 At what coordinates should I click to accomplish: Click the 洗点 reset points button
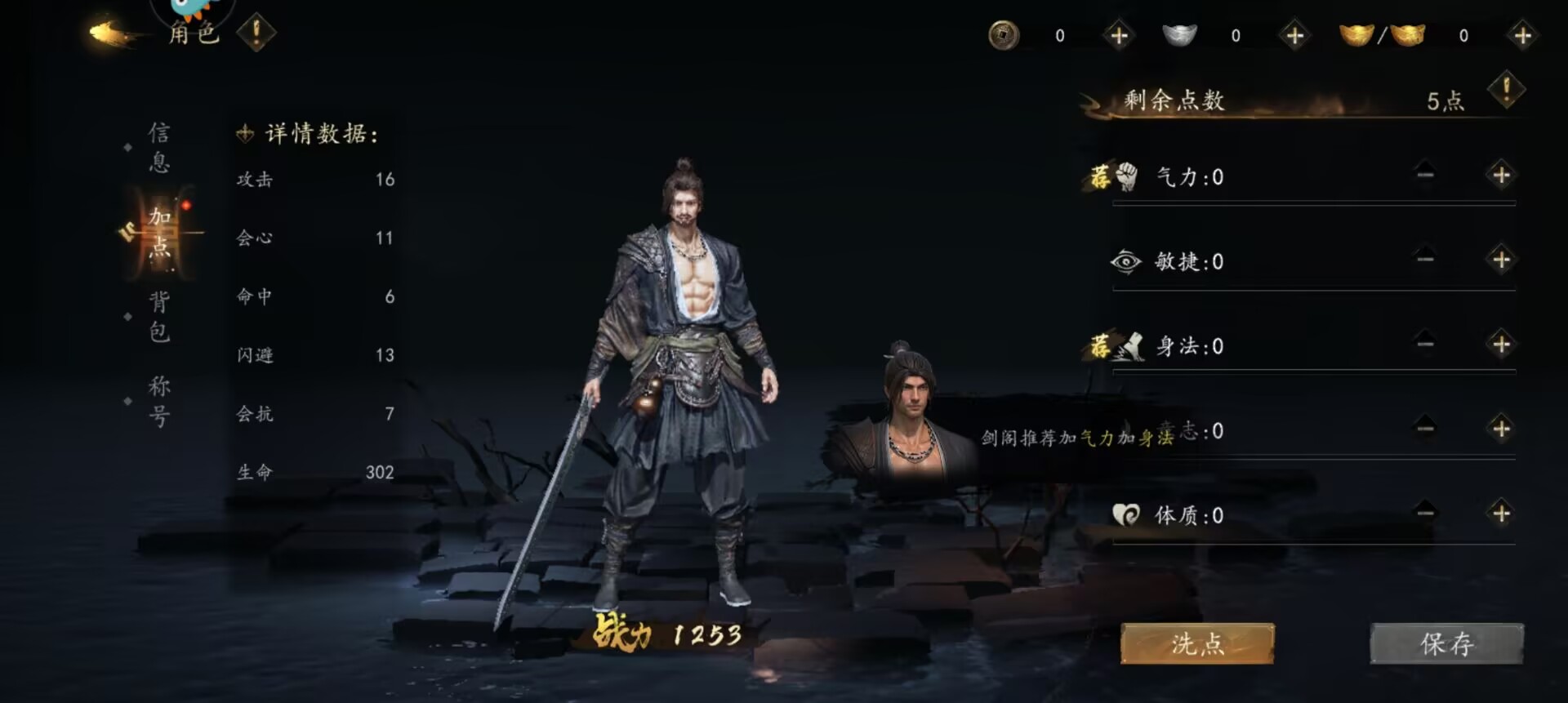pos(1197,644)
